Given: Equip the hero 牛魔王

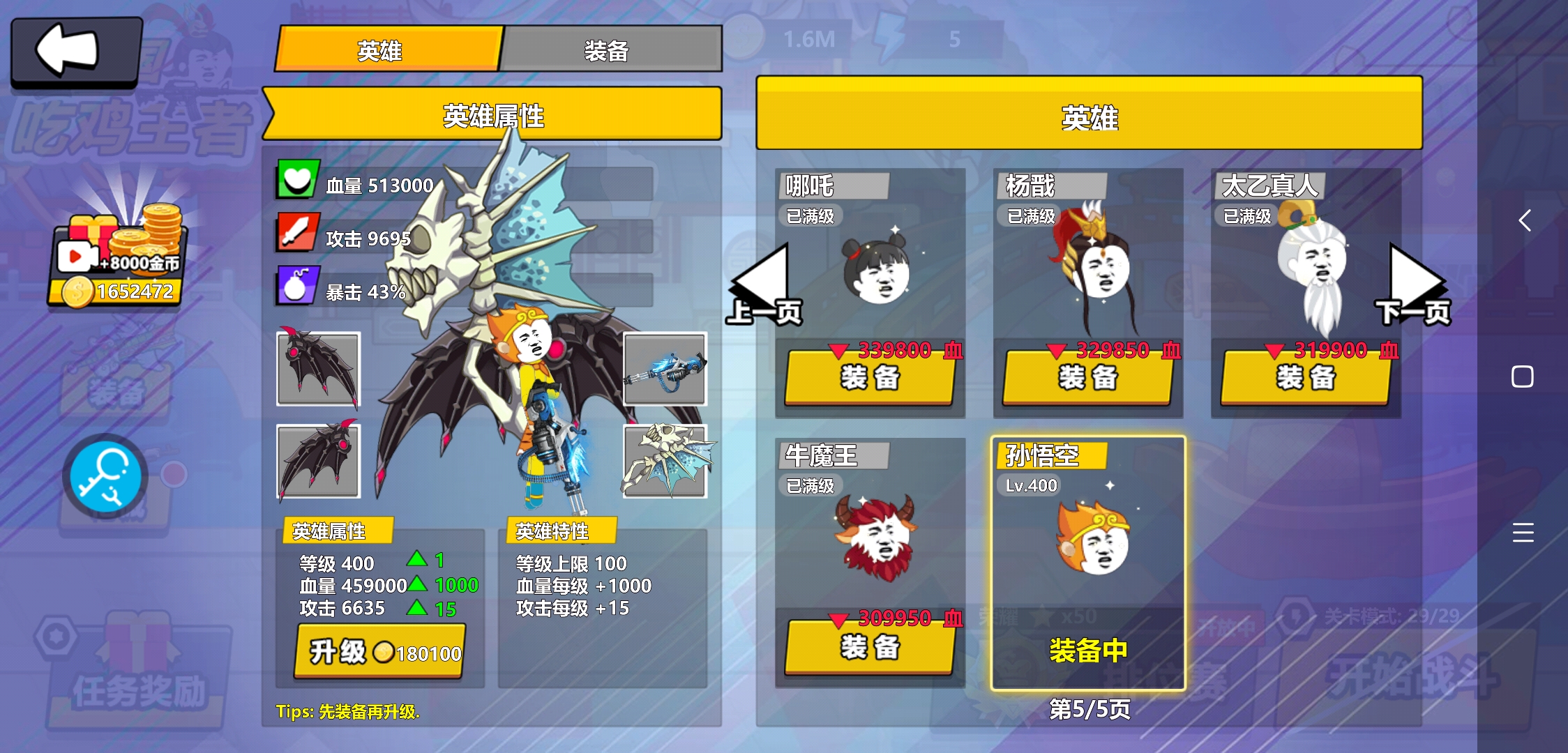Looking at the screenshot, I should point(869,648).
